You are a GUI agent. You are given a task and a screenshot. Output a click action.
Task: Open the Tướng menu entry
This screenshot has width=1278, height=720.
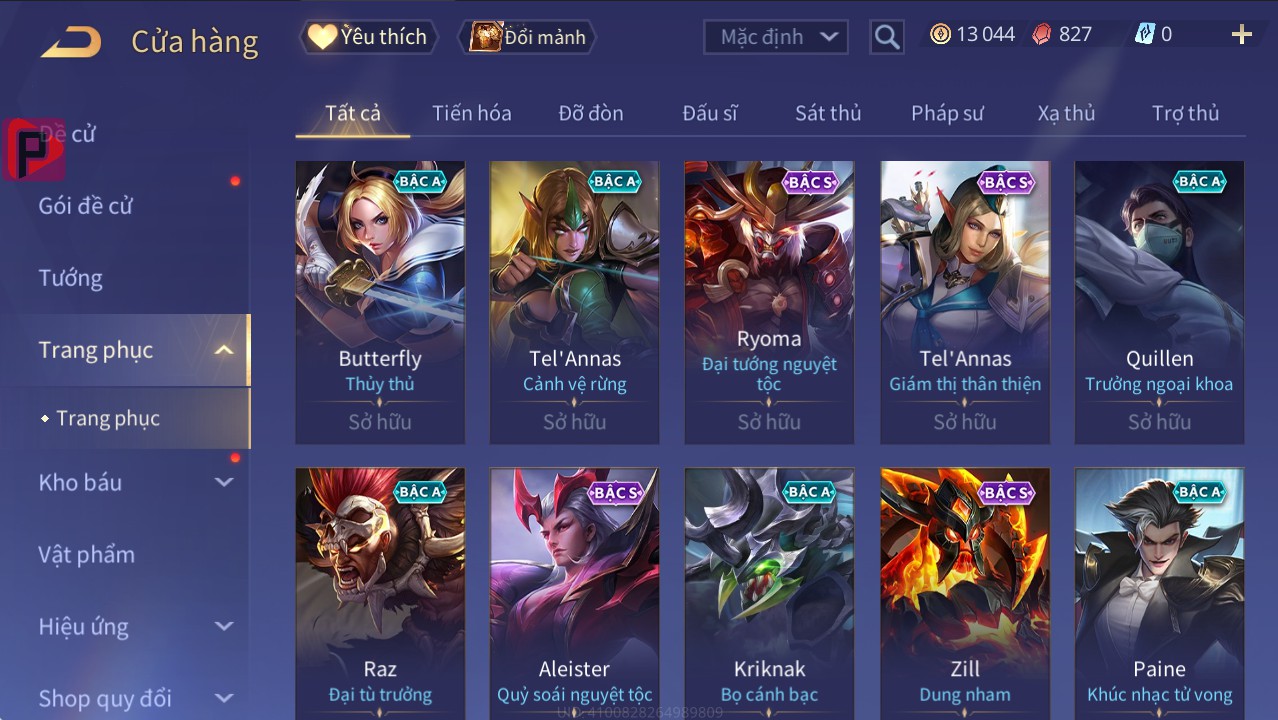coord(70,278)
